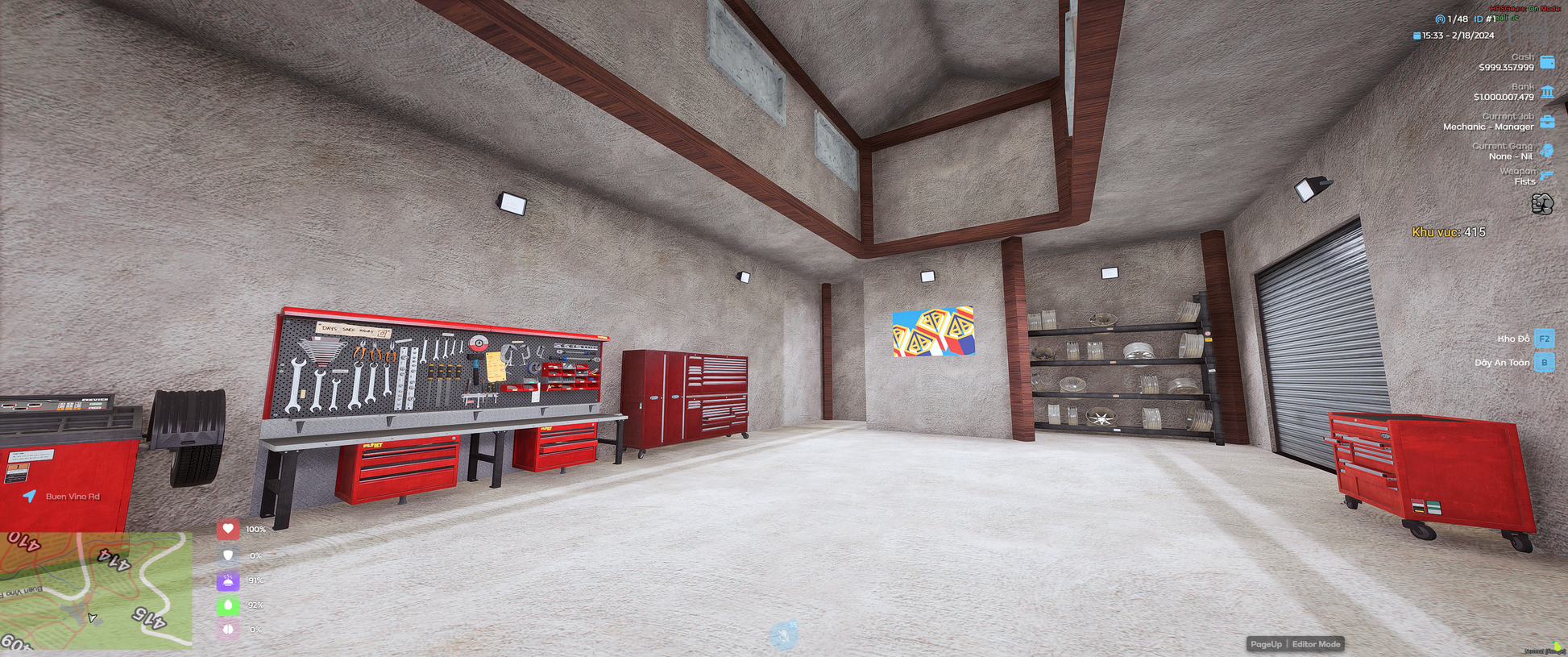Open the Bank building icon
The height and width of the screenshot is (657, 1568).
tap(1547, 92)
